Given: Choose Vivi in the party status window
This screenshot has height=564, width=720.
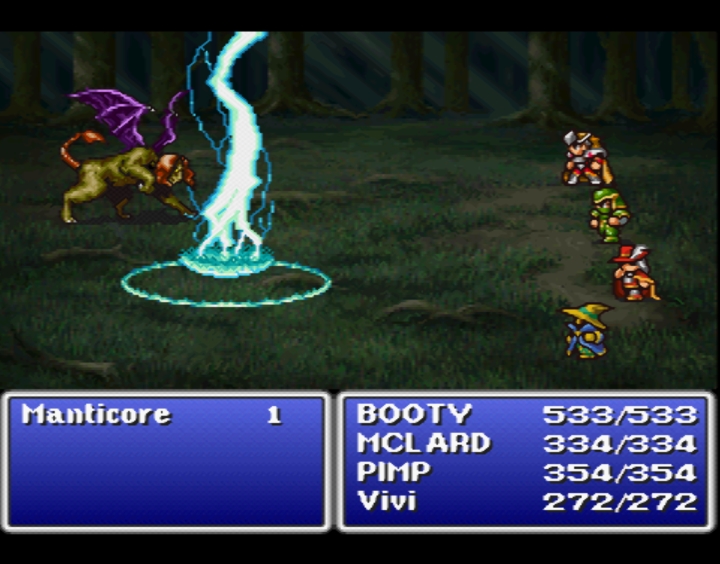Looking at the screenshot, I should coord(386,501).
